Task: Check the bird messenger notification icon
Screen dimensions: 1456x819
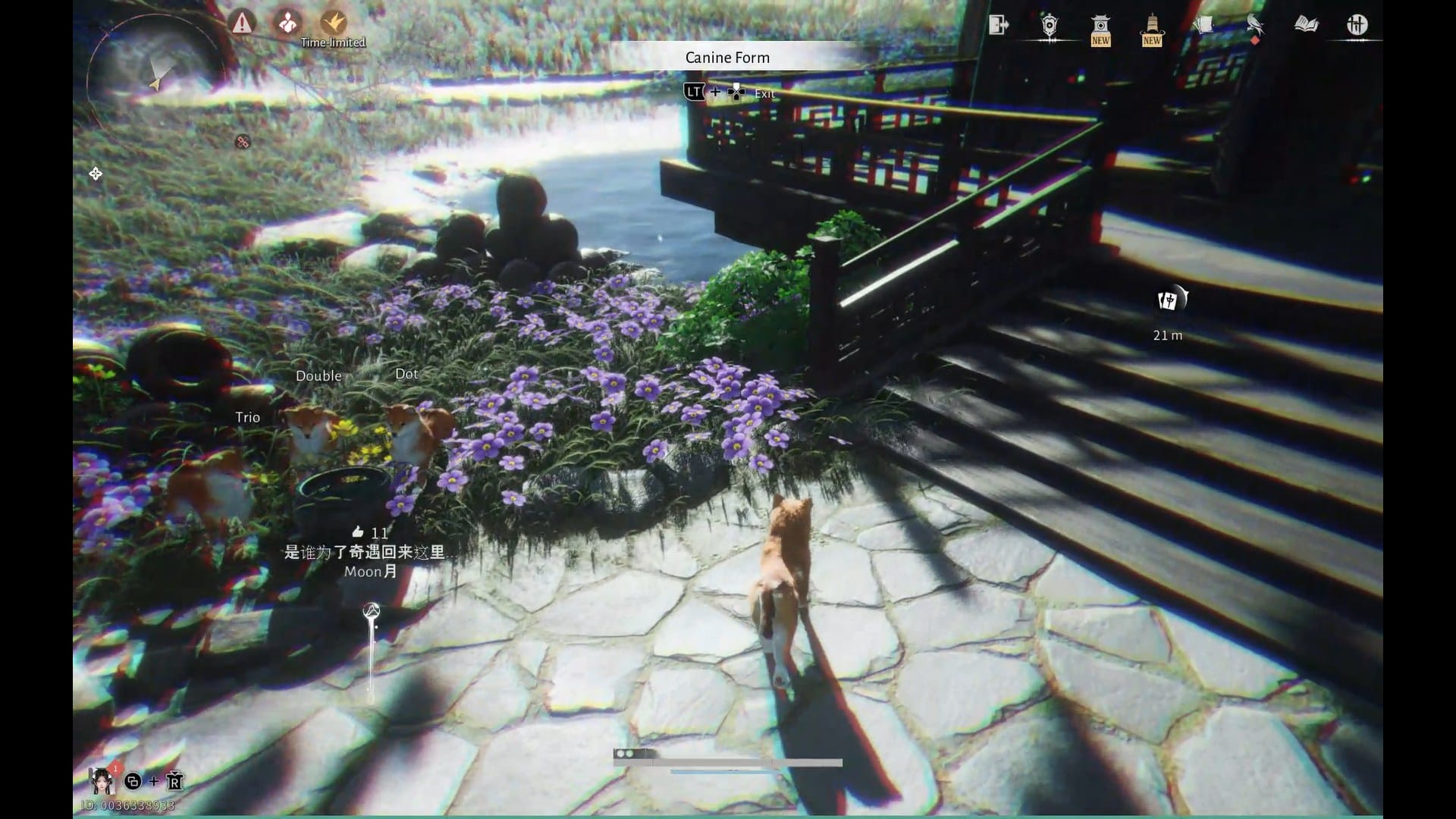Action: [x=1255, y=24]
